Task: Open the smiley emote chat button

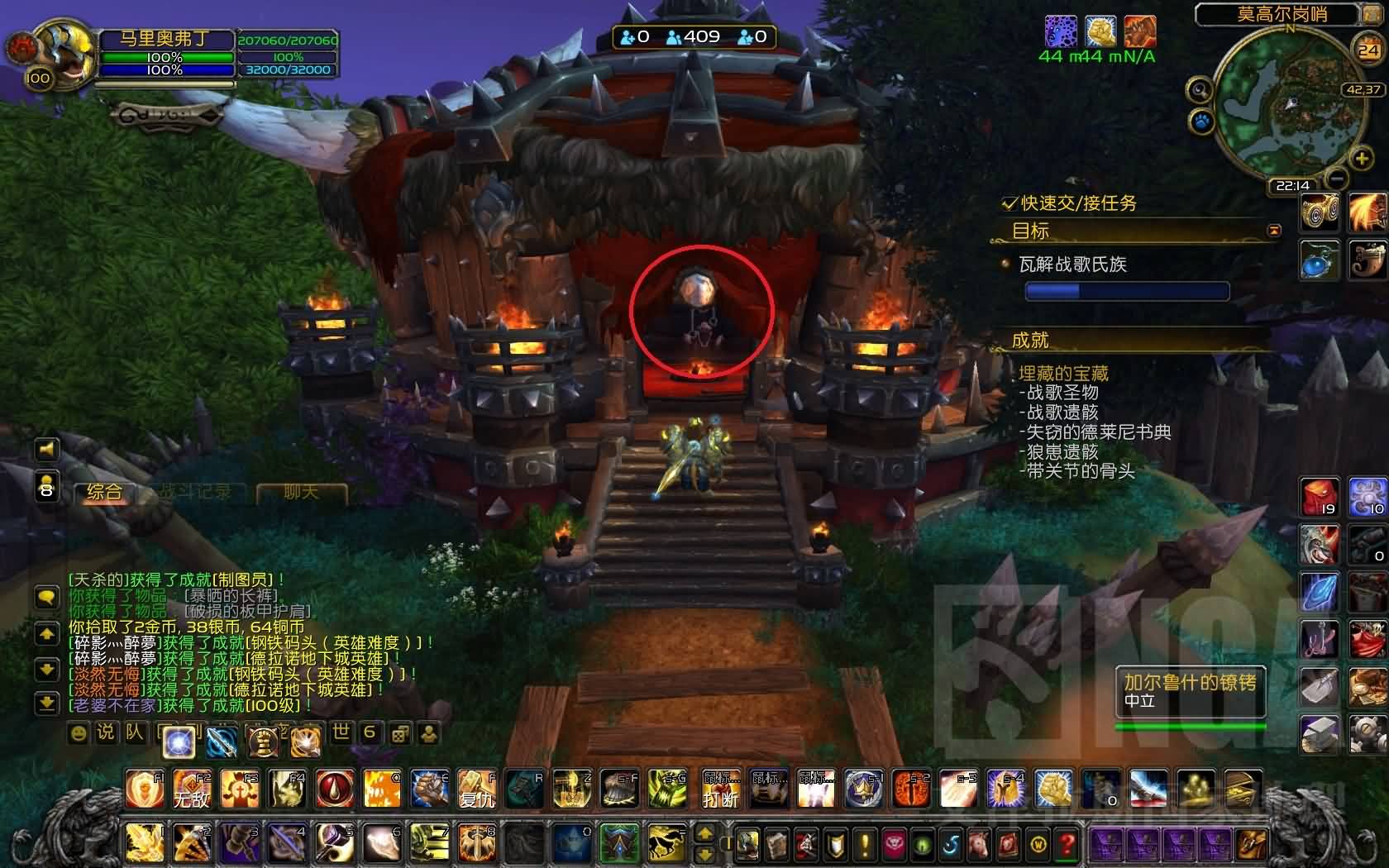Action: tap(79, 733)
